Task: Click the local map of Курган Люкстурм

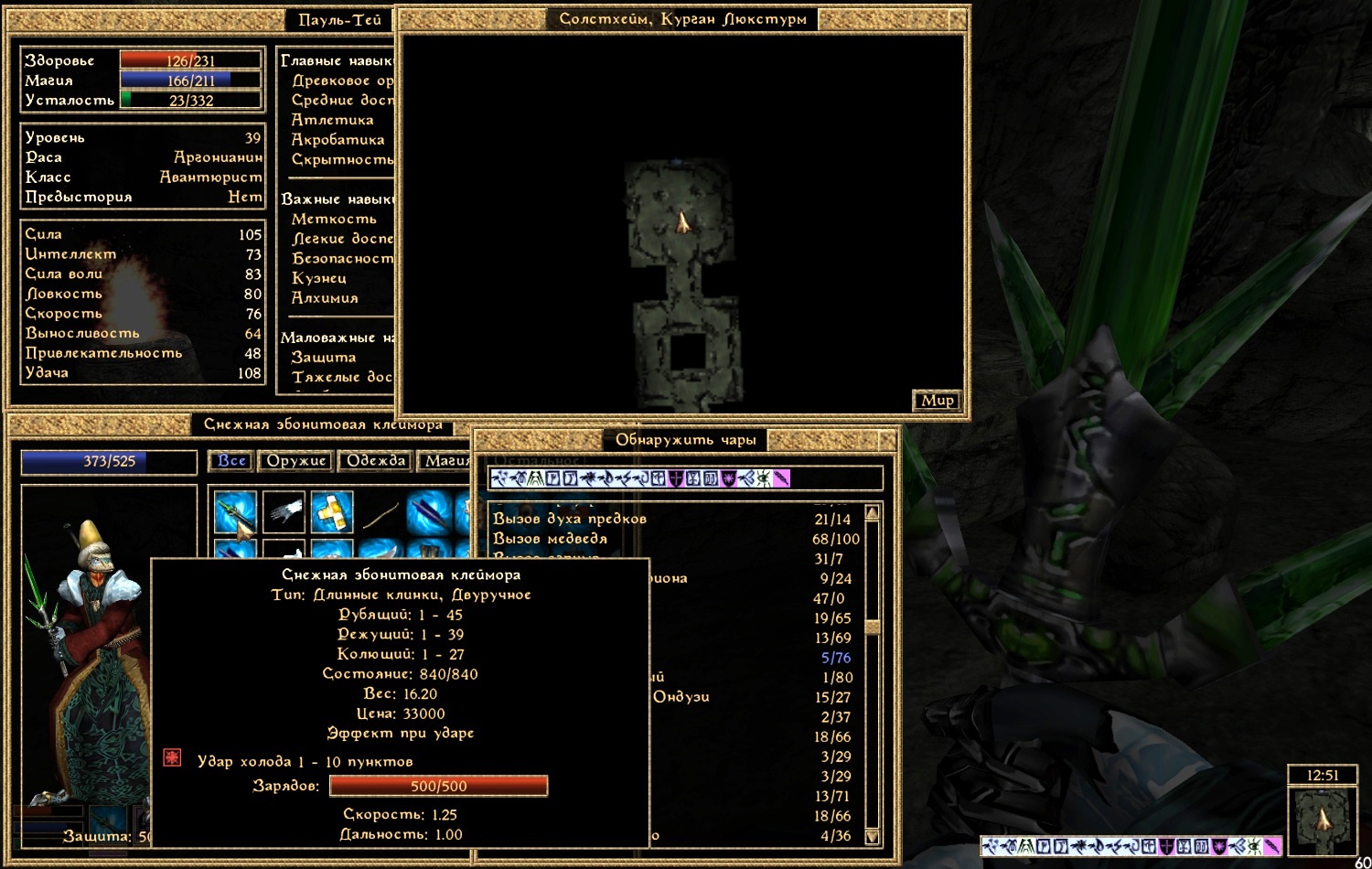Action: (682, 274)
